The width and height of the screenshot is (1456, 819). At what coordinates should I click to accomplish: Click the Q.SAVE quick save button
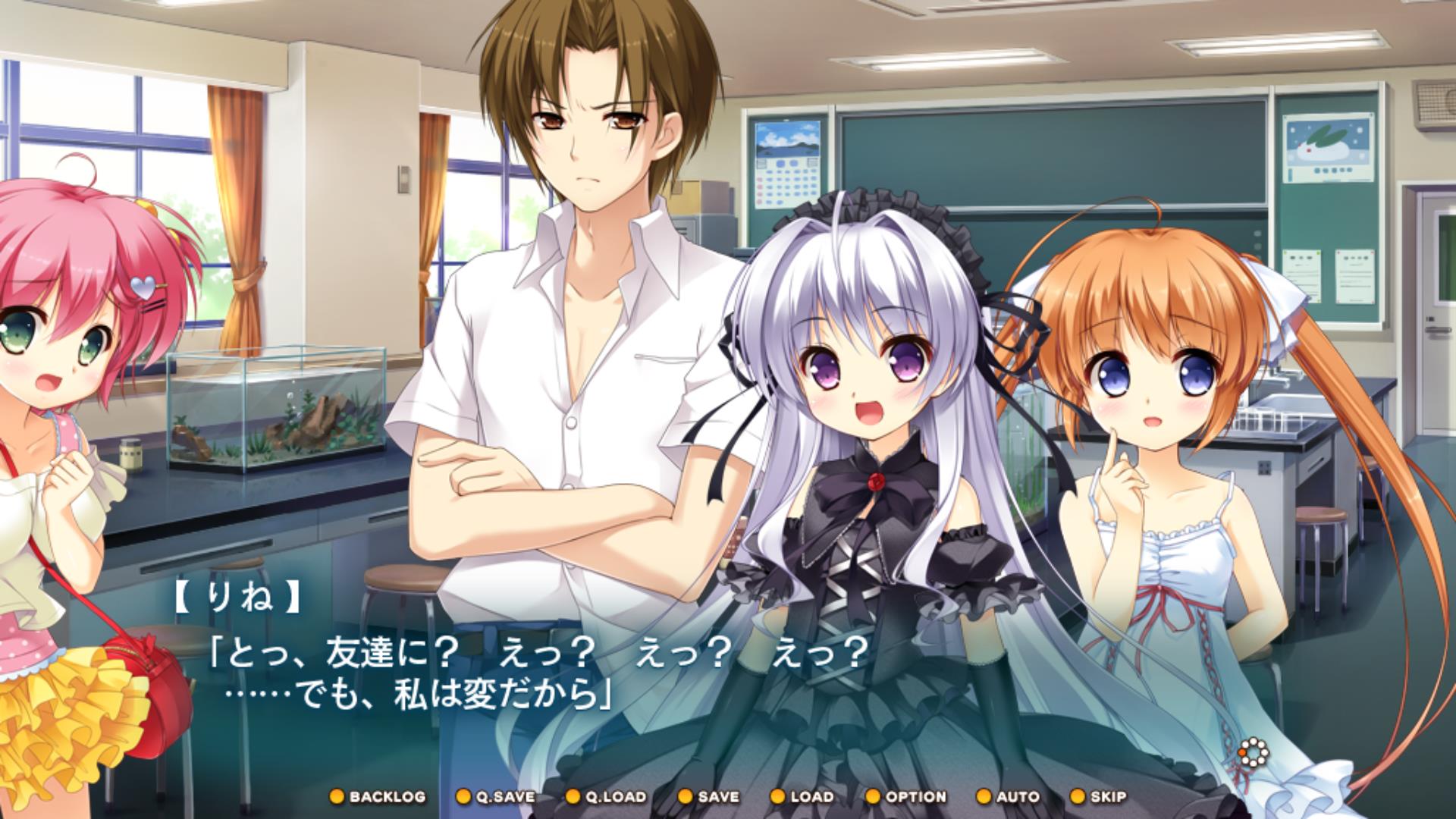tap(496, 797)
